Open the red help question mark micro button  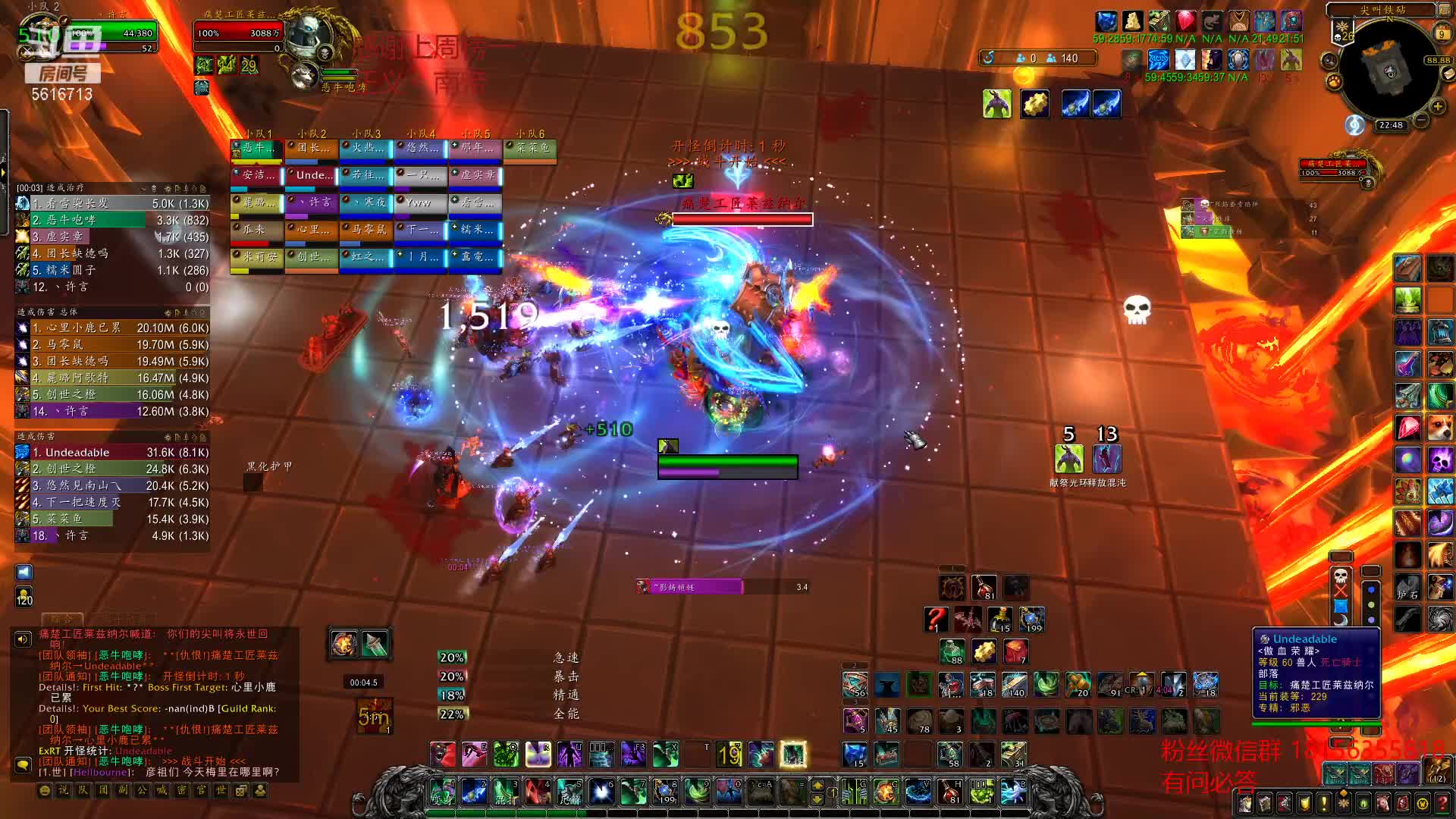[x=1442, y=803]
